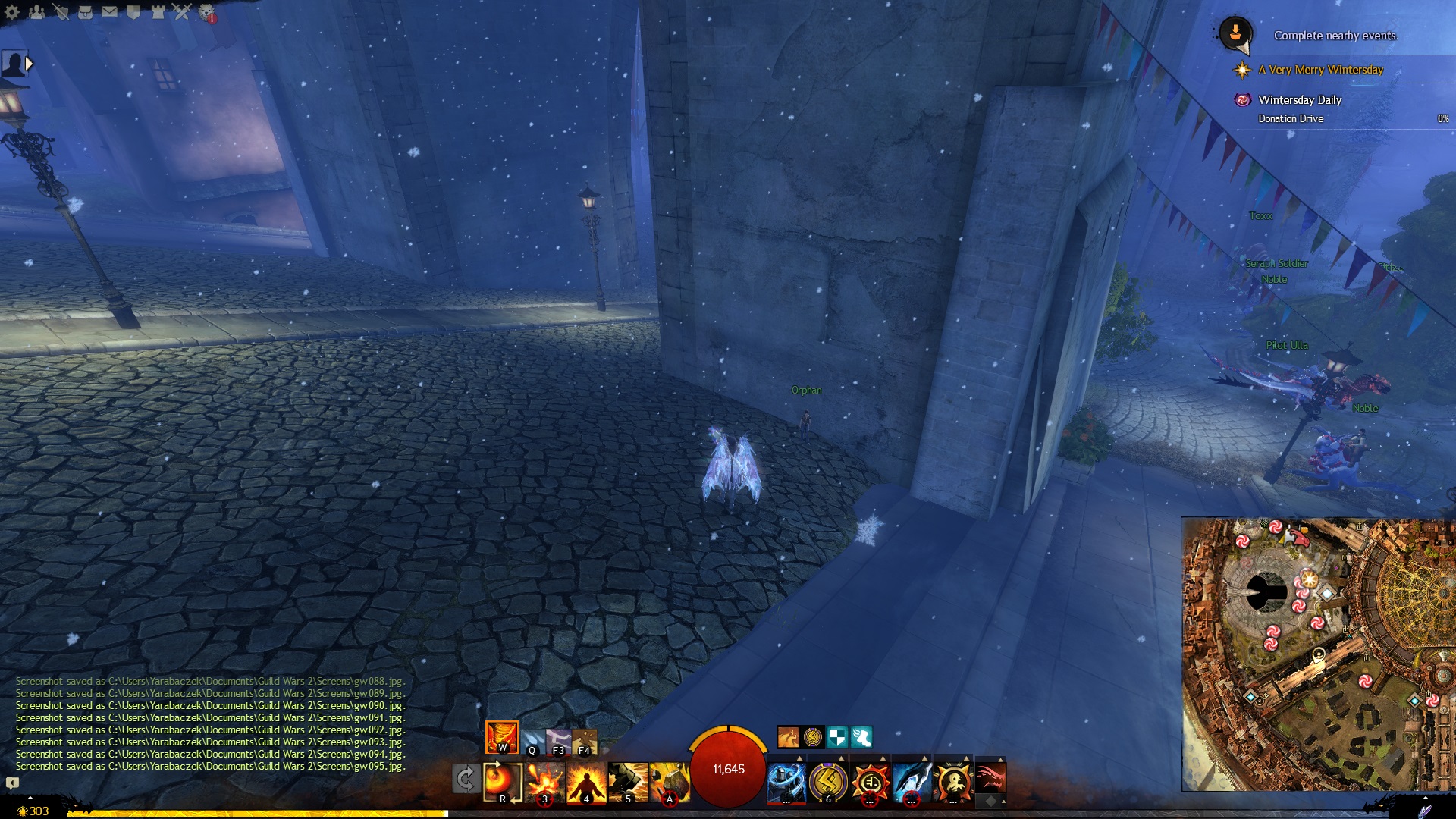Select the Fire attunement icon
This screenshot has height=819, width=1456.
pyautogui.click(x=502, y=737)
